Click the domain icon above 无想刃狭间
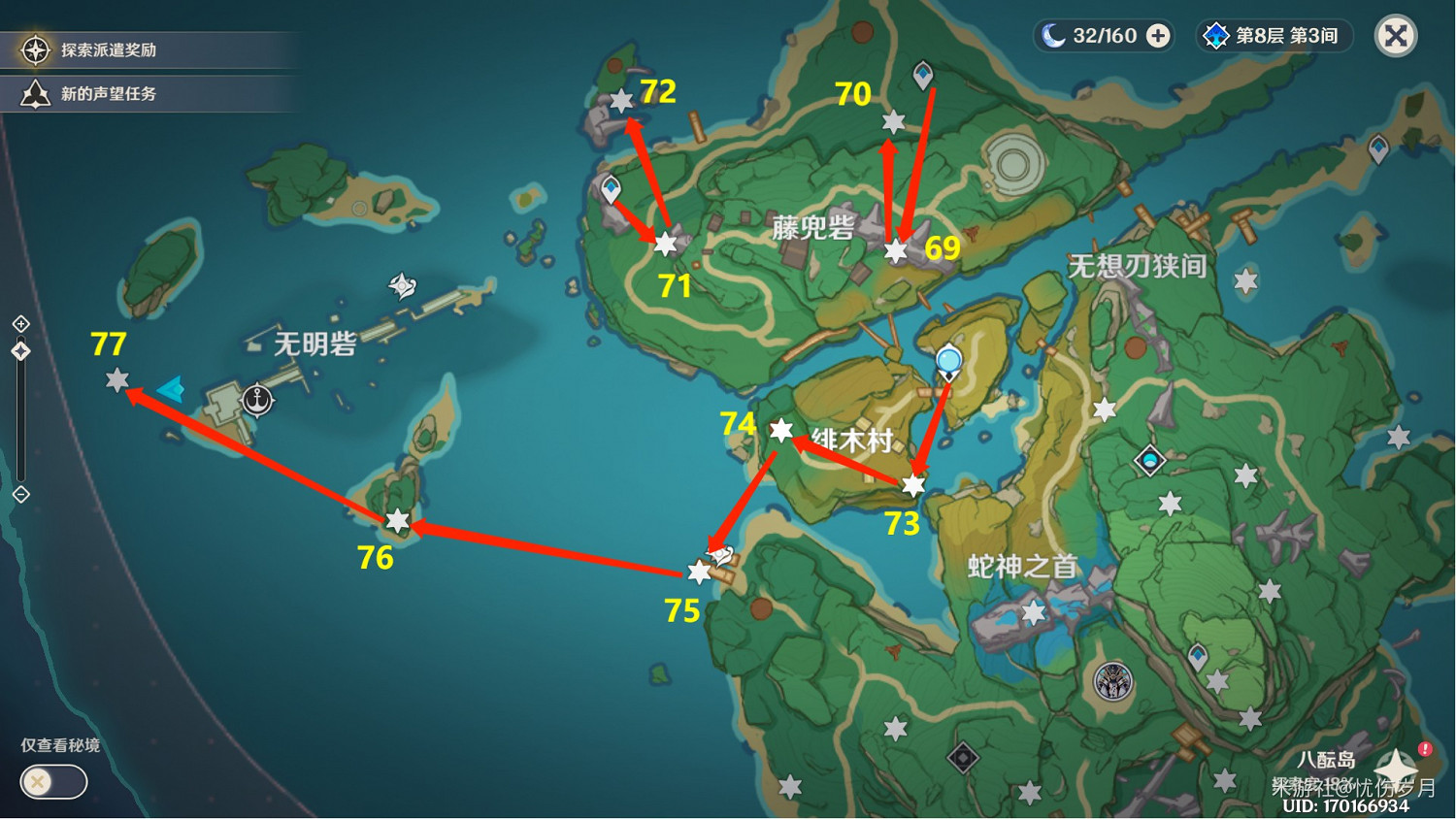The width and height of the screenshot is (1456, 819). coord(1152,459)
